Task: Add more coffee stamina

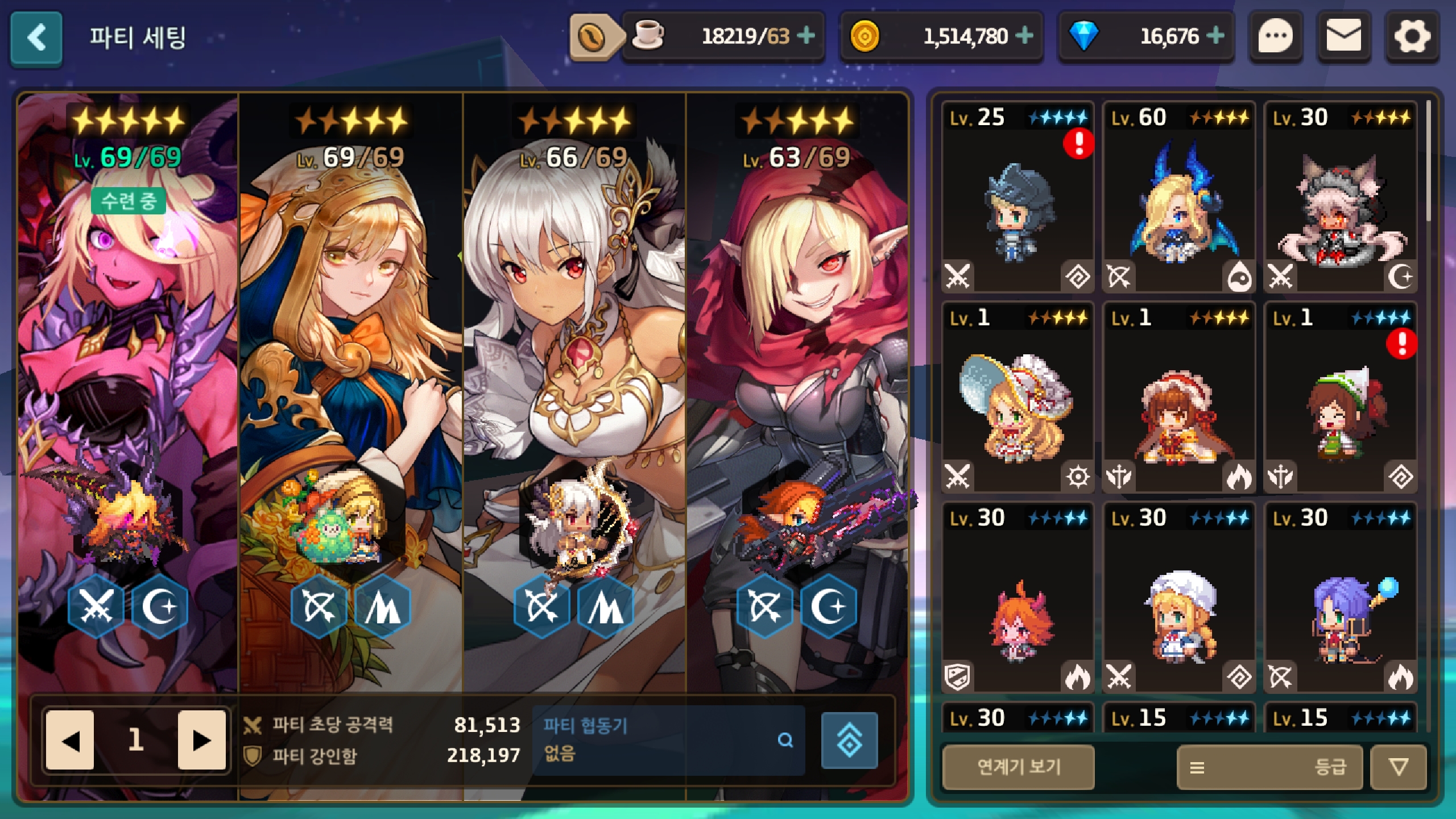Action: 805,36
